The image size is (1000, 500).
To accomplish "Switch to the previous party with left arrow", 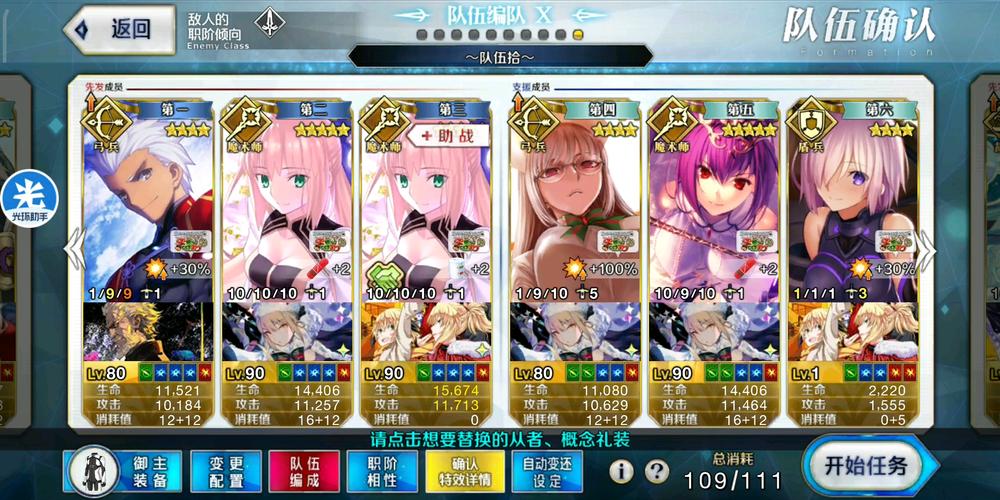I will point(73,250).
